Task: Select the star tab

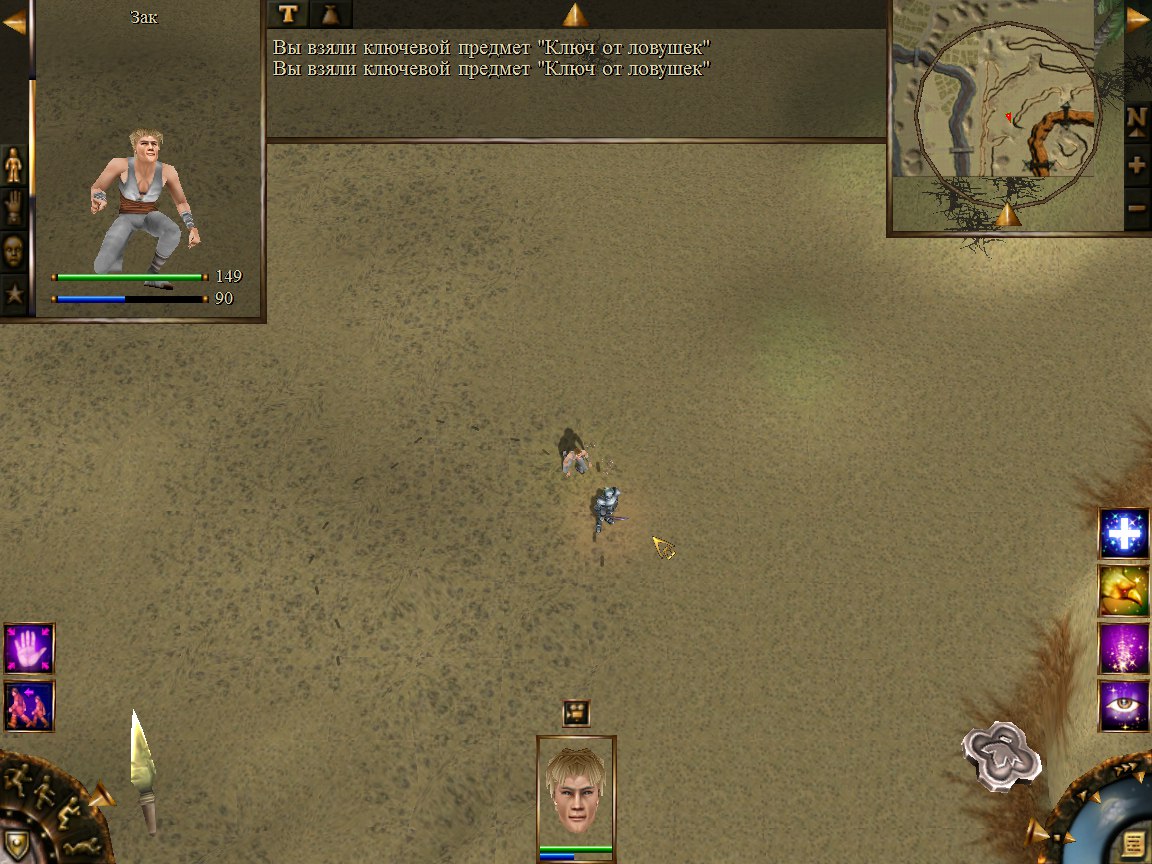Action: tap(14, 294)
